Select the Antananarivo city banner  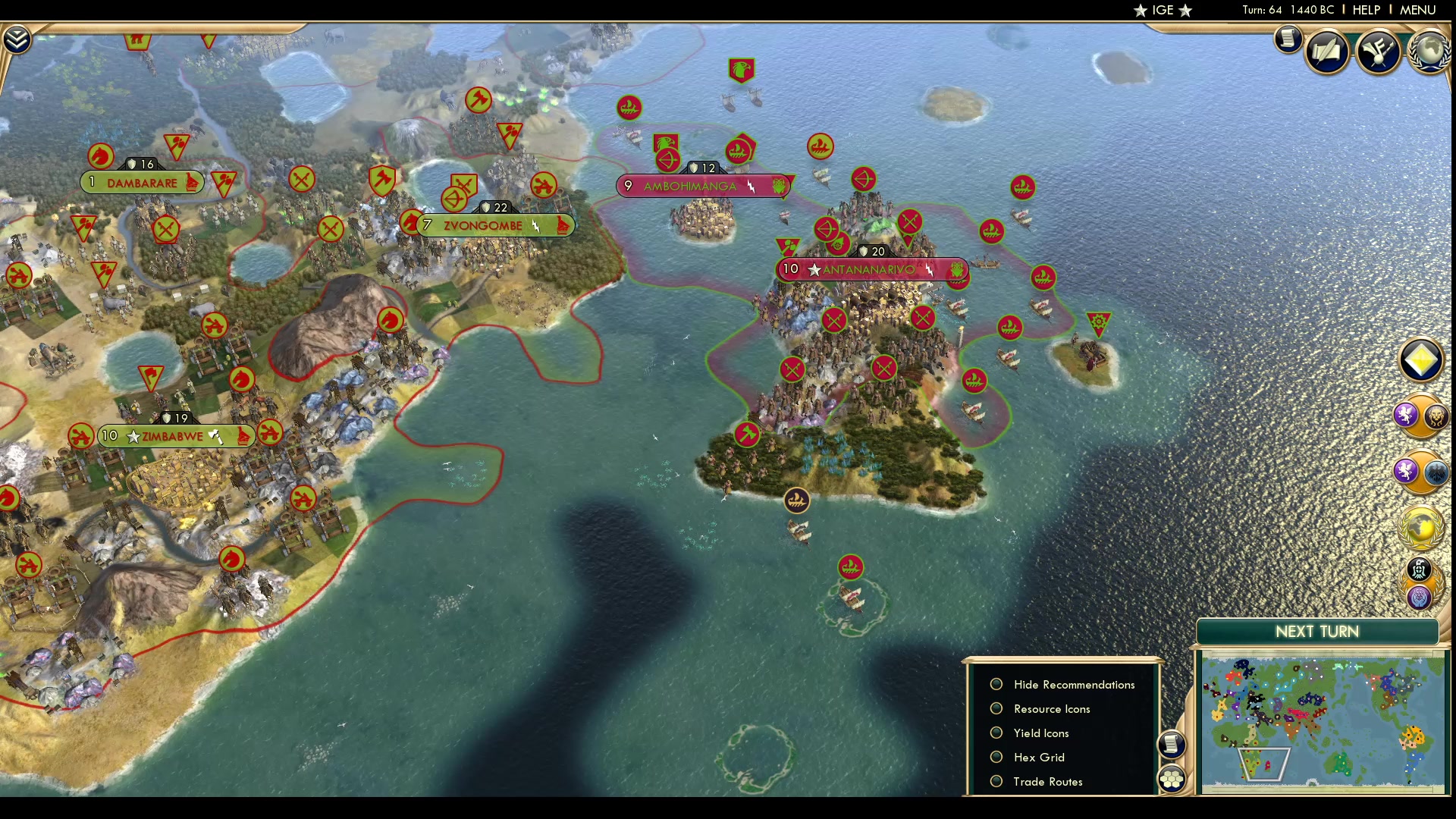point(871,270)
